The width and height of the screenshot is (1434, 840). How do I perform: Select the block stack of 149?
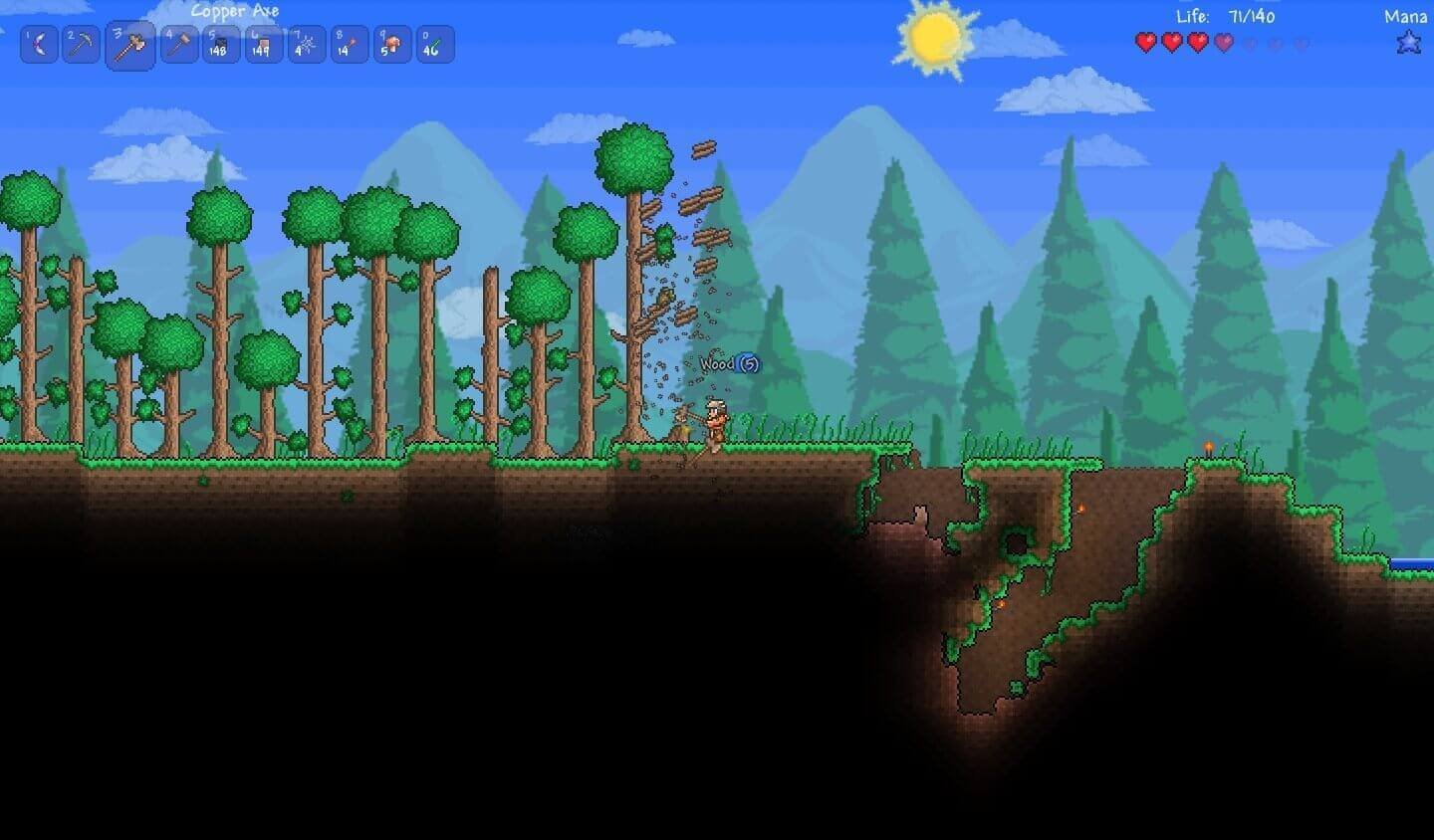pyautogui.click(x=263, y=45)
